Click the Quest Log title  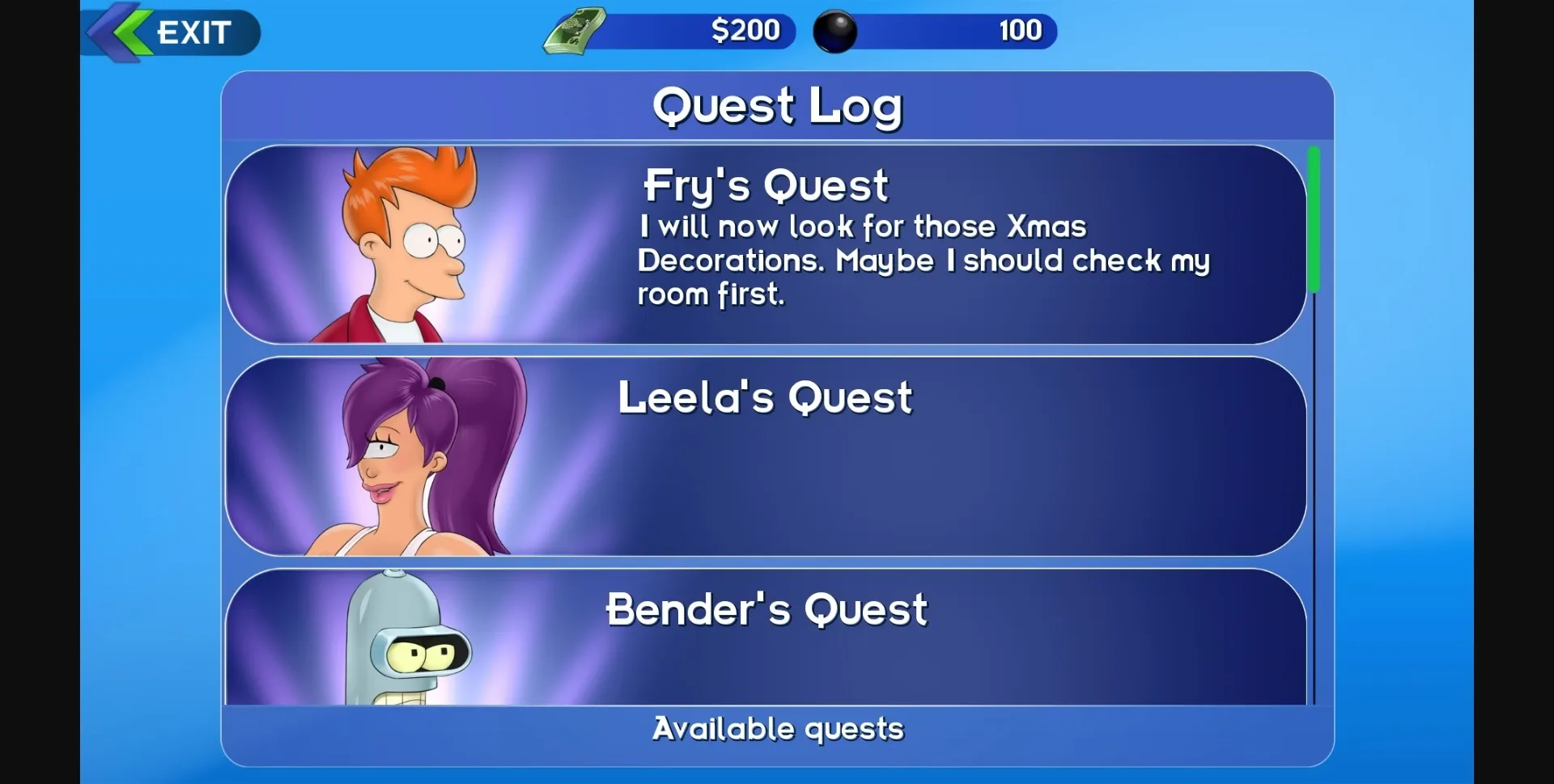pyautogui.click(x=777, y=104)
